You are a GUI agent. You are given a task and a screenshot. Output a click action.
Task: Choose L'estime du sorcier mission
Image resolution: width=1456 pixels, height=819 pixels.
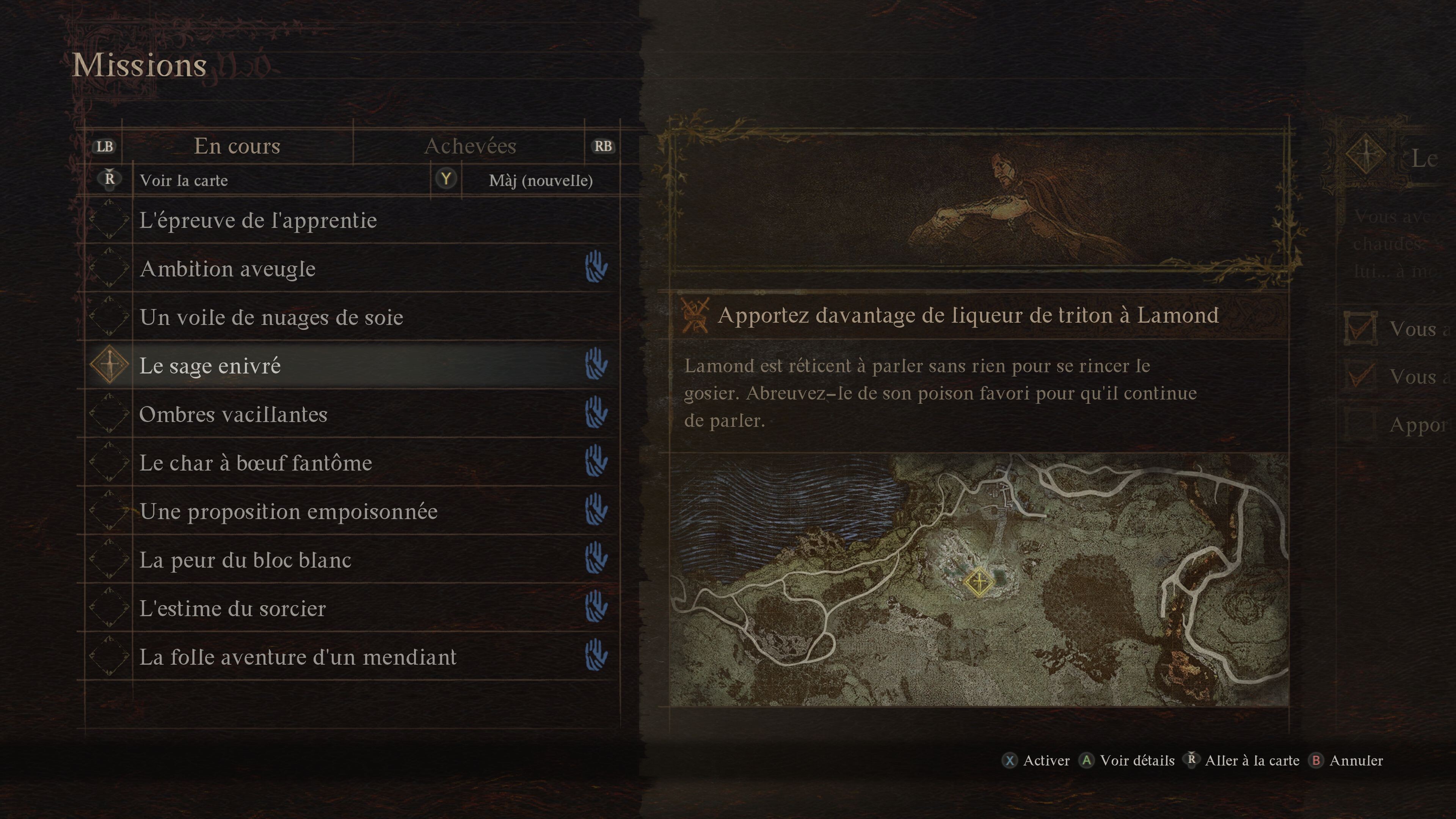click(232, 609)
